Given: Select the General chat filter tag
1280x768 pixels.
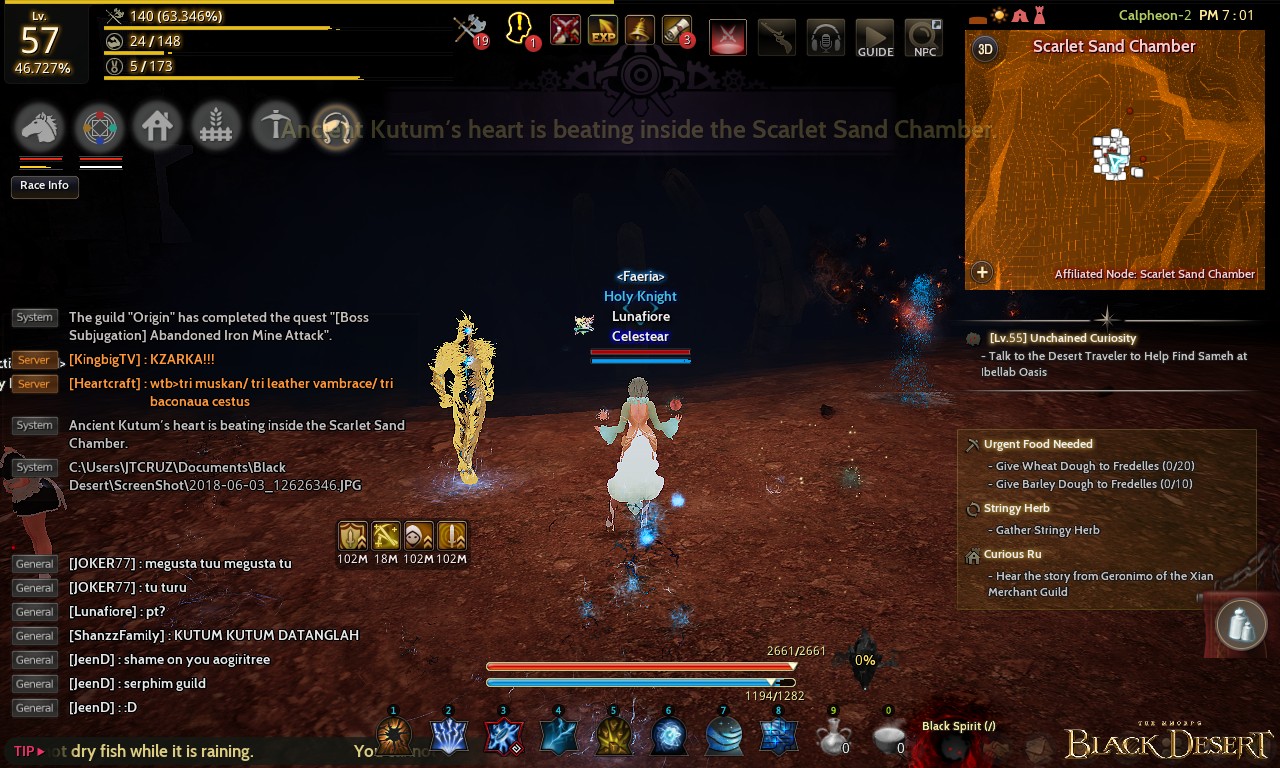Looking at the screenshot, I should 34,563.
